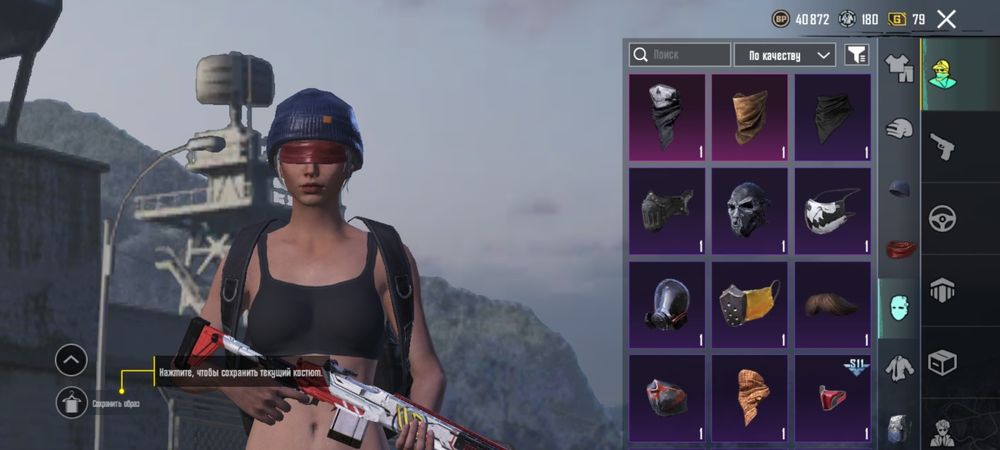Open the crate box category tab
The width and height of the screenshot is (1000, 450).
[x=943, y=361]
